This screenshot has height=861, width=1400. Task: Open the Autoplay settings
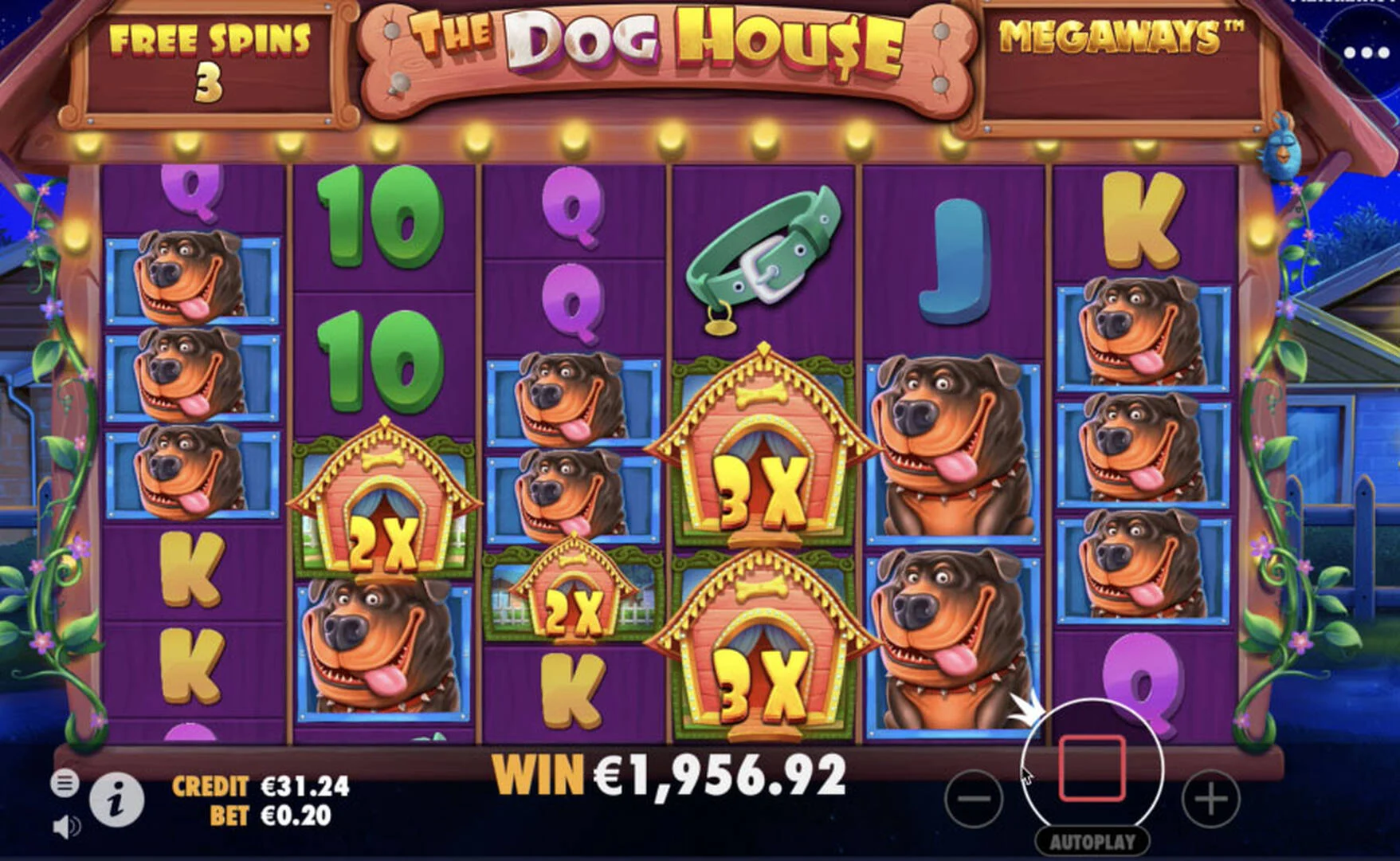[1092, 841]
